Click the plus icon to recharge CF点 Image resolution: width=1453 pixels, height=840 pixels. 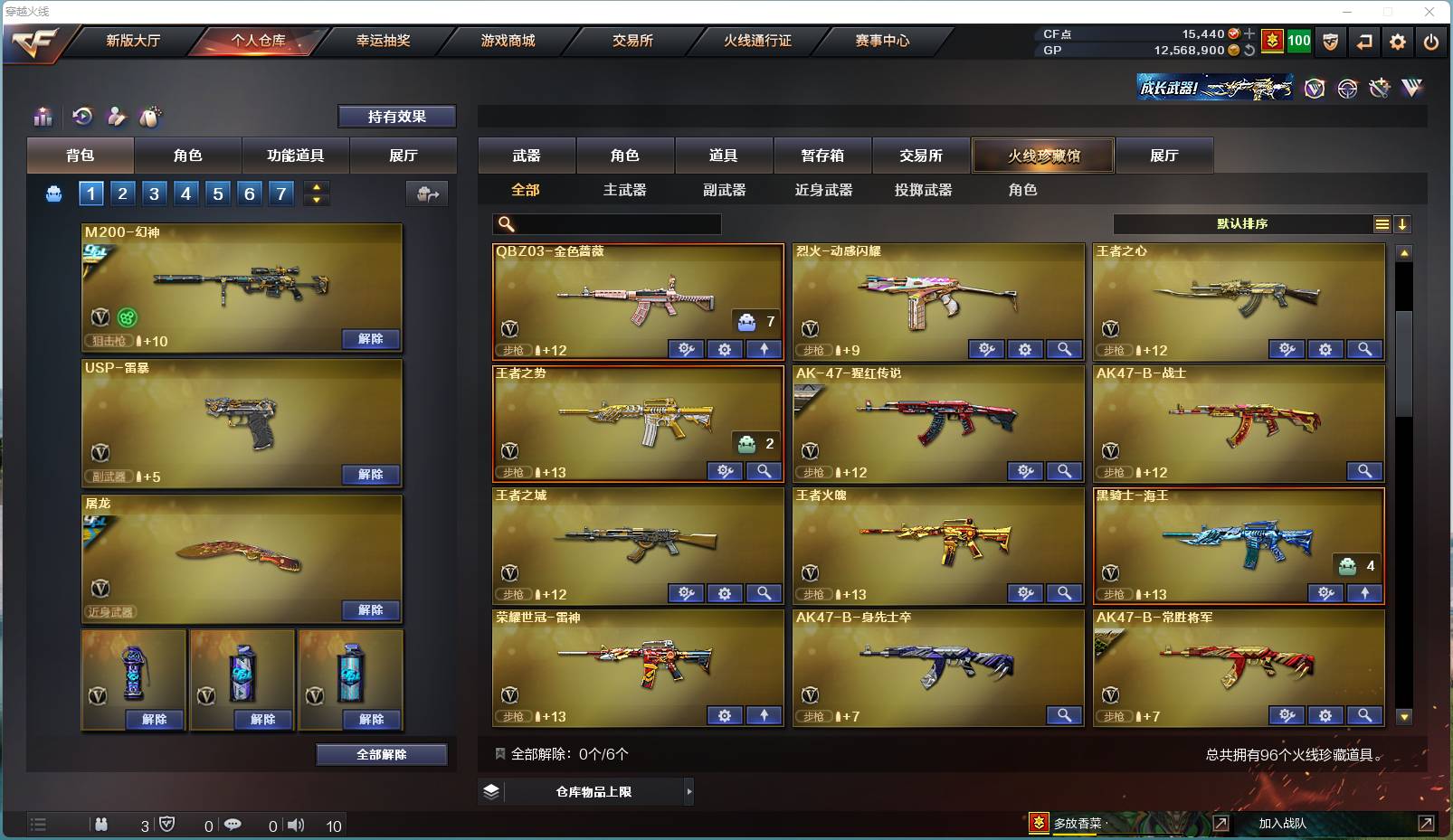(x=1250, y=33)
